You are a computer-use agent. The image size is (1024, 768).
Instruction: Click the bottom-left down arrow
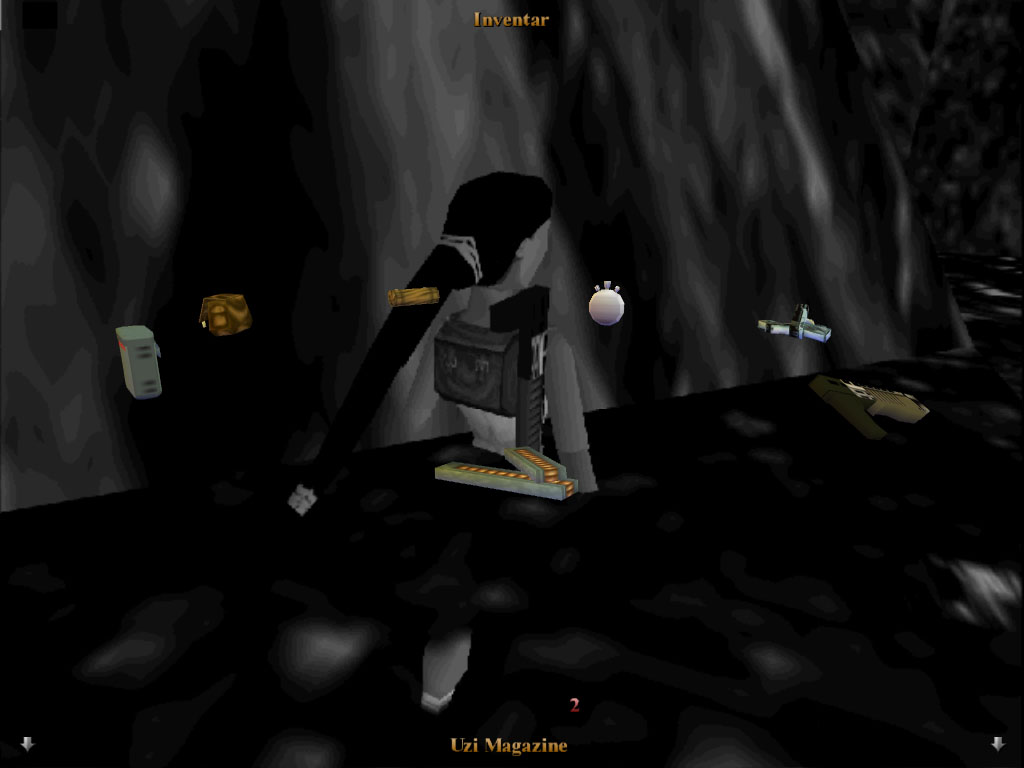[27, 743]
